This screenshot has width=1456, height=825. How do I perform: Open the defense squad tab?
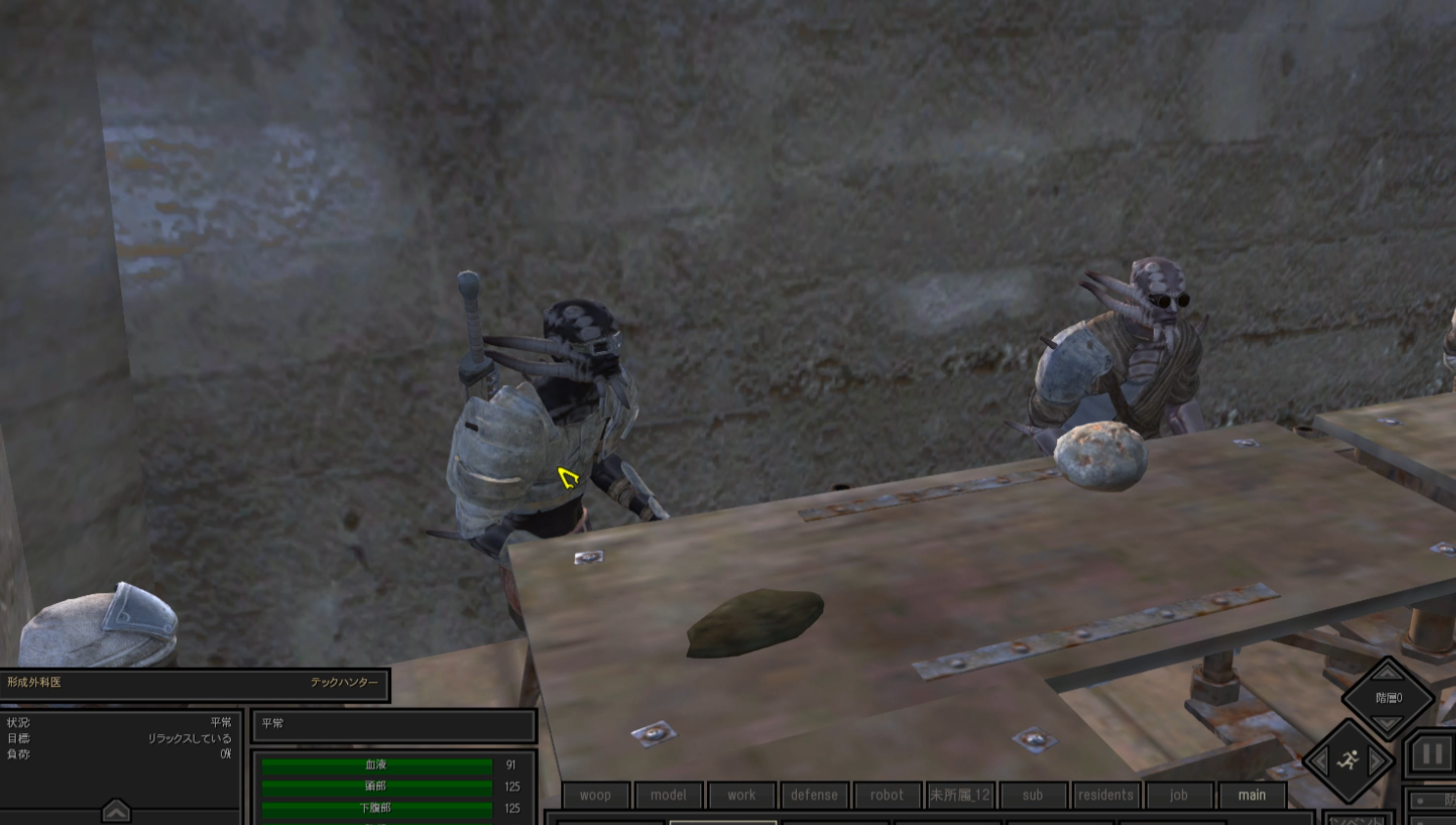click(x=815, y=795)
